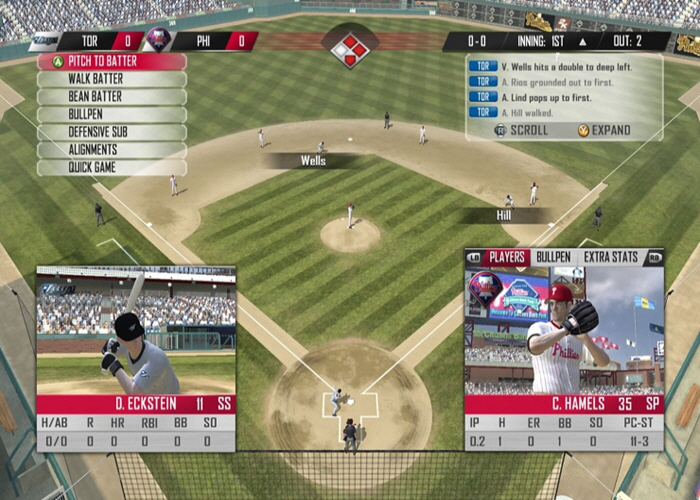
Task: Select the Wells double play-log entry
Action: click(563, 66)
